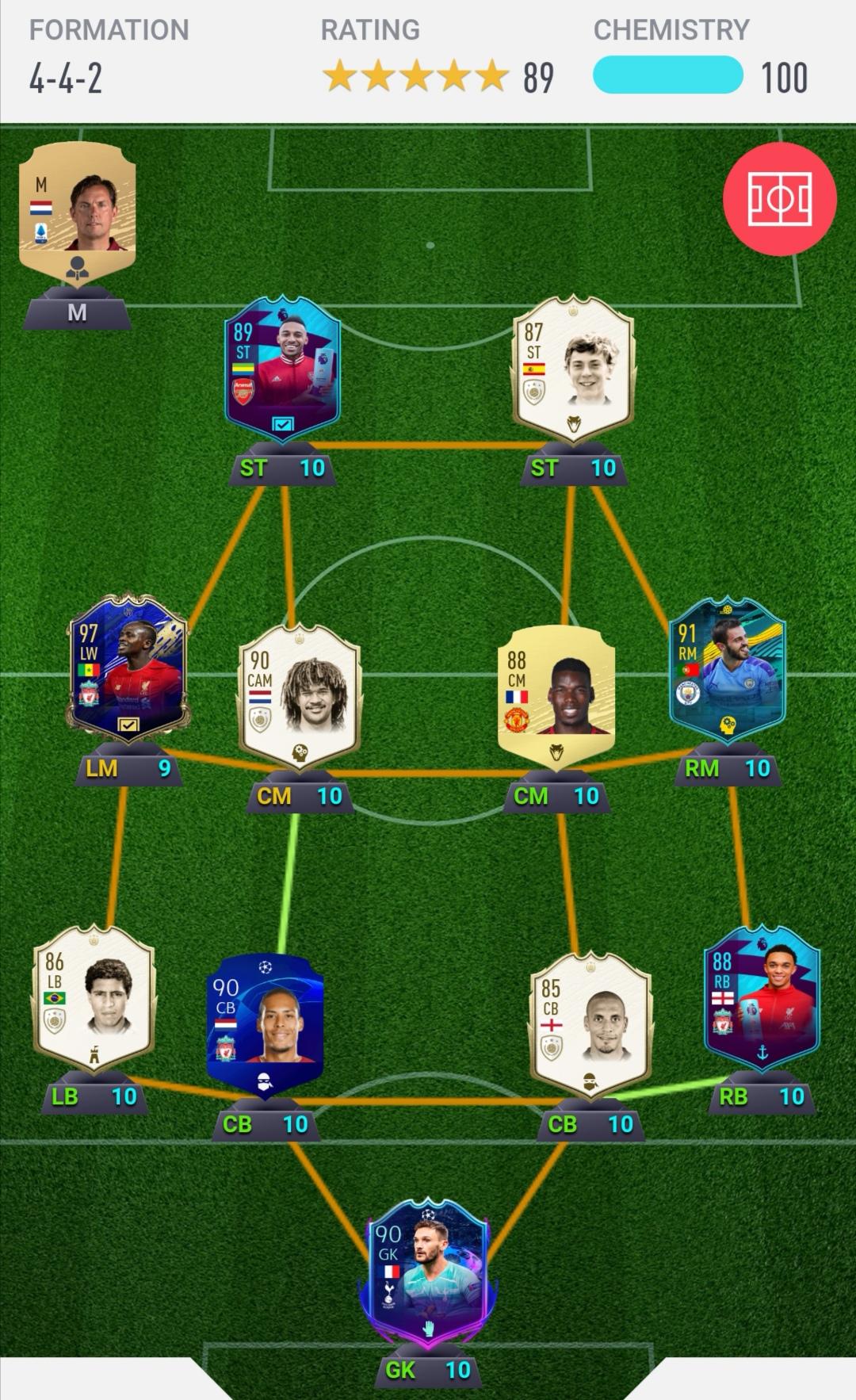856x1400 pixels.
Task: Tap the red pitch view button
Action: coord(779,199)
